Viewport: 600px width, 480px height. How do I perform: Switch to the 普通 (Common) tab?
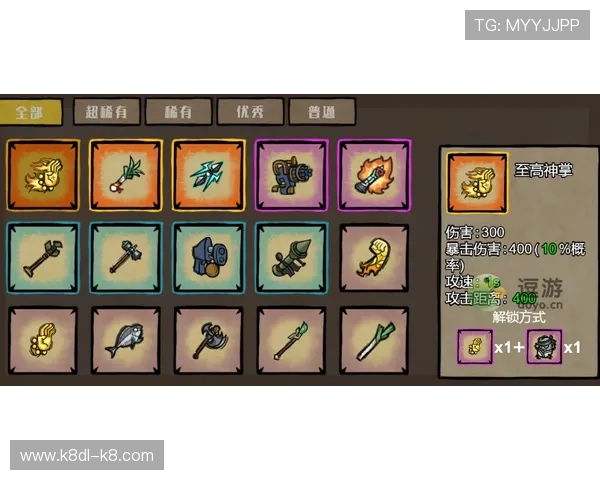tap(321, 112)
